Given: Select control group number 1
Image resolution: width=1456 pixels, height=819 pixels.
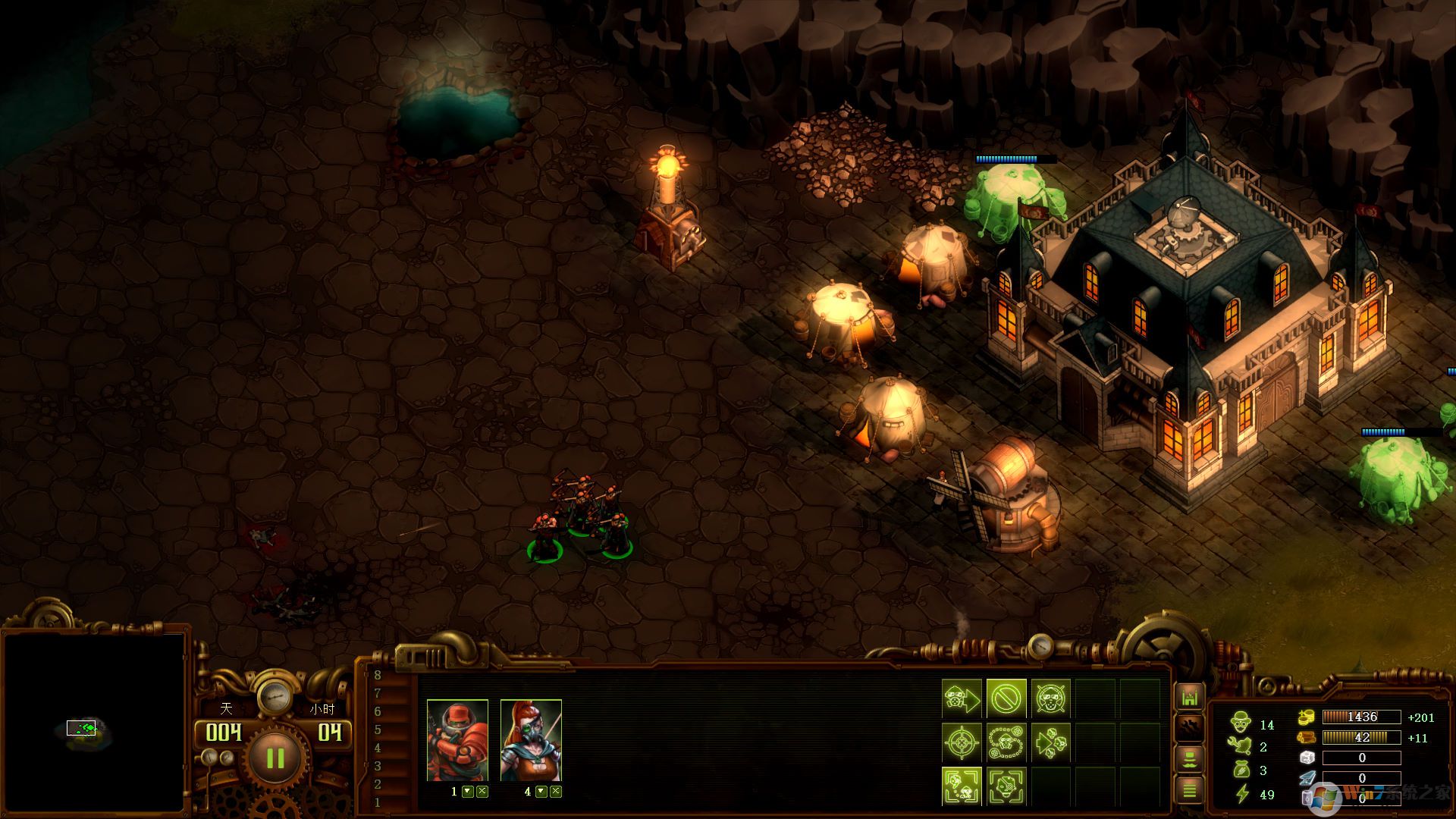Looking at the screenshot, I should [378, 802].
